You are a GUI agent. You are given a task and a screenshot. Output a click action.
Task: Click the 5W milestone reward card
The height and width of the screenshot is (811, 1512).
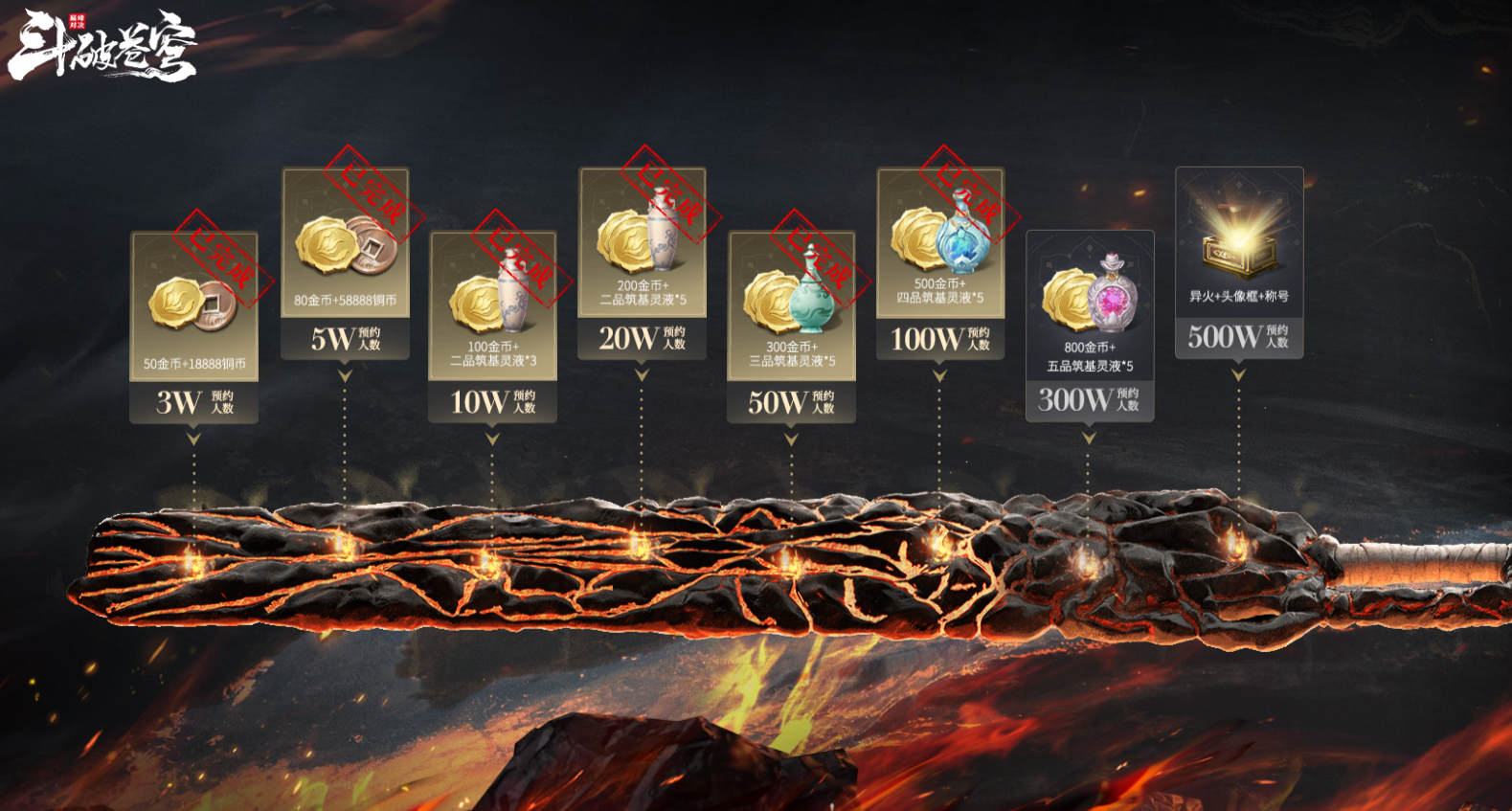[x=345, y=262]
